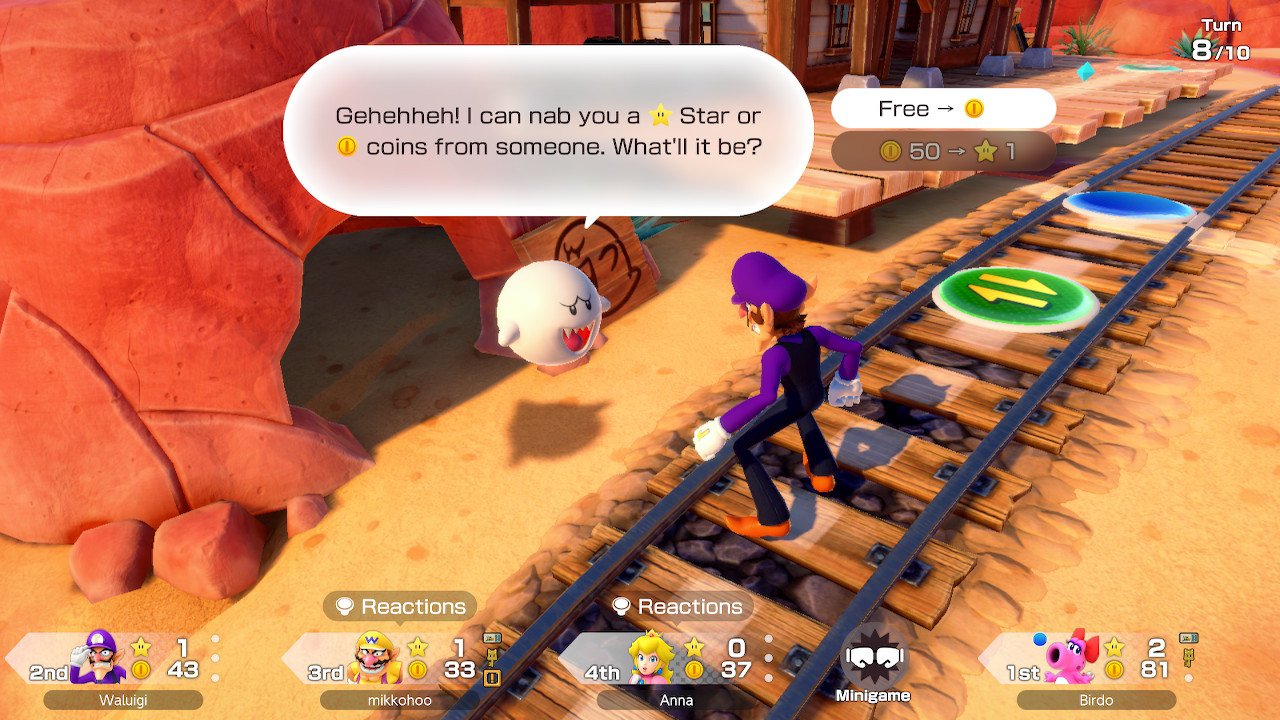Click the Minimgame badge icon
1280x720 pixels.
(x=873, y=658)
